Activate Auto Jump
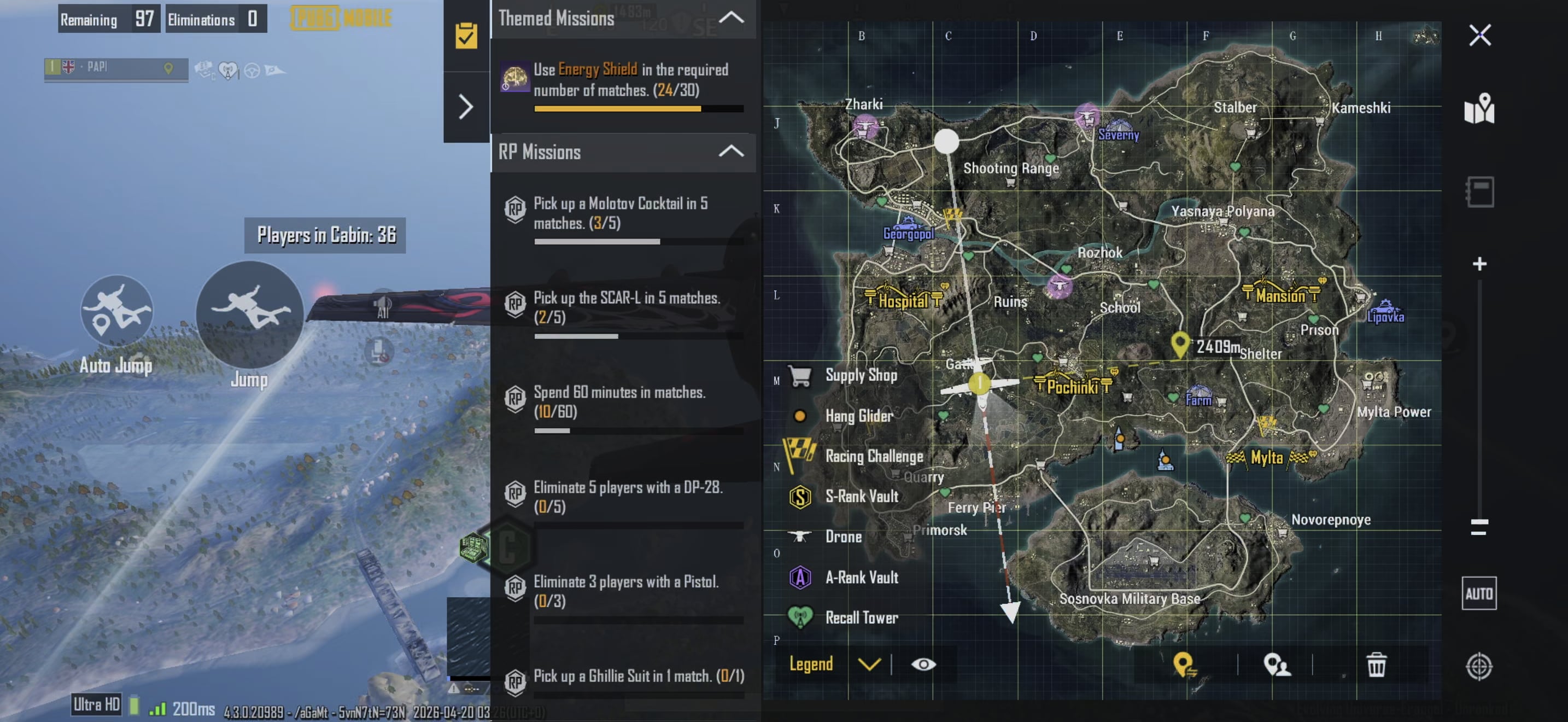 [x=116, y=312]
